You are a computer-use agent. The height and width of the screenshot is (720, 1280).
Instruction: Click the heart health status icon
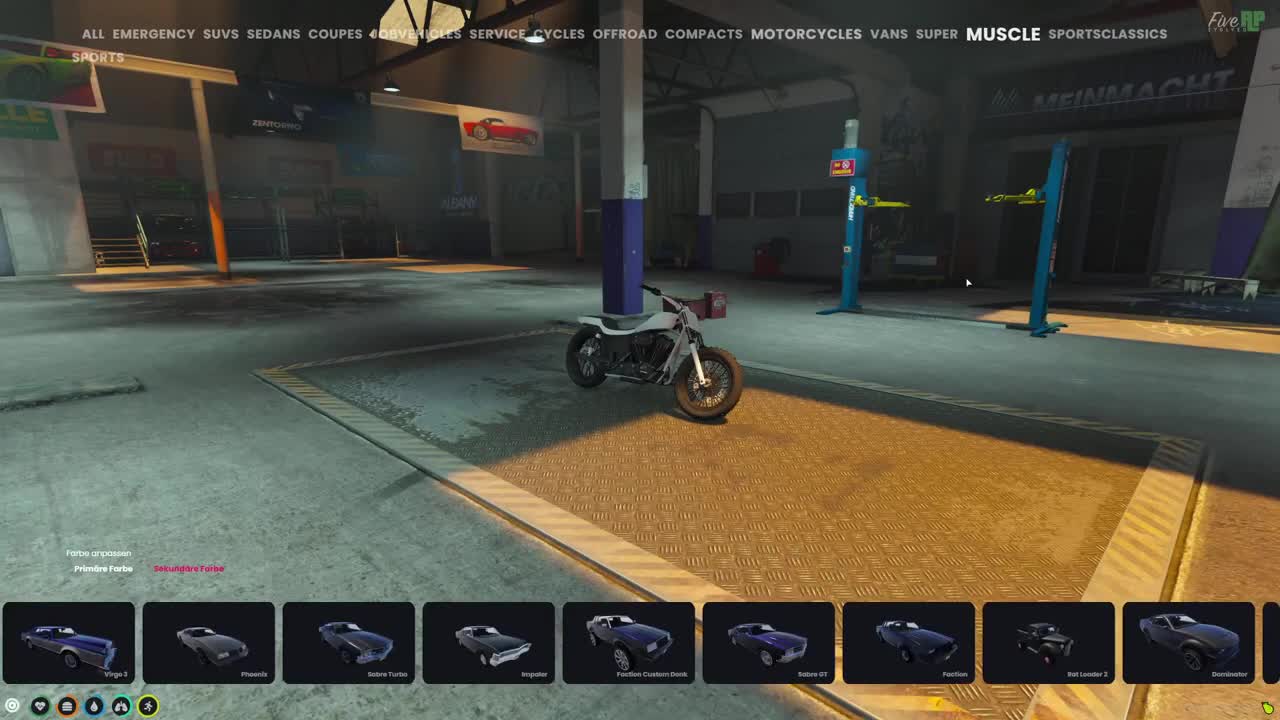(40, 706)
